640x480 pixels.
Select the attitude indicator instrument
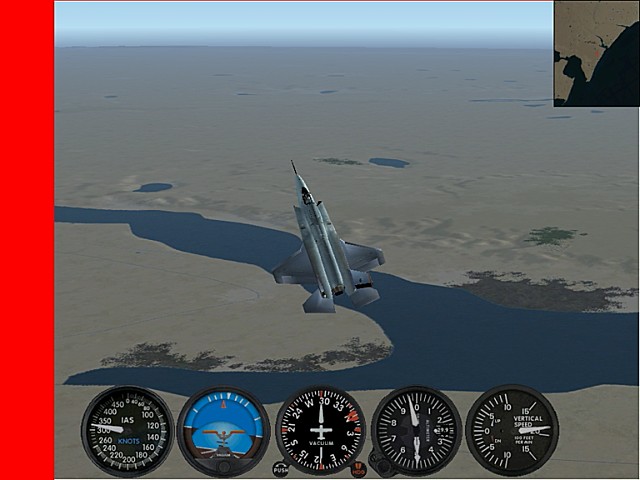pos(224,431)
